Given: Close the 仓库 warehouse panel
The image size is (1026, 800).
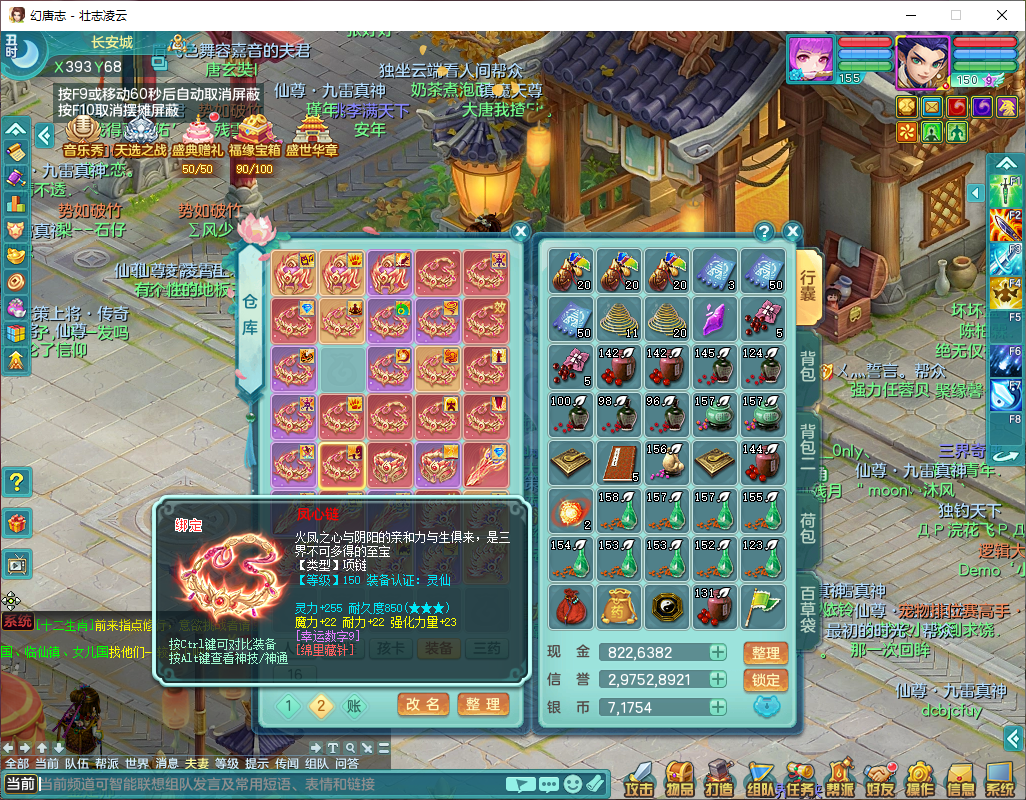Looking at the screenshot, I should (520, 232).
